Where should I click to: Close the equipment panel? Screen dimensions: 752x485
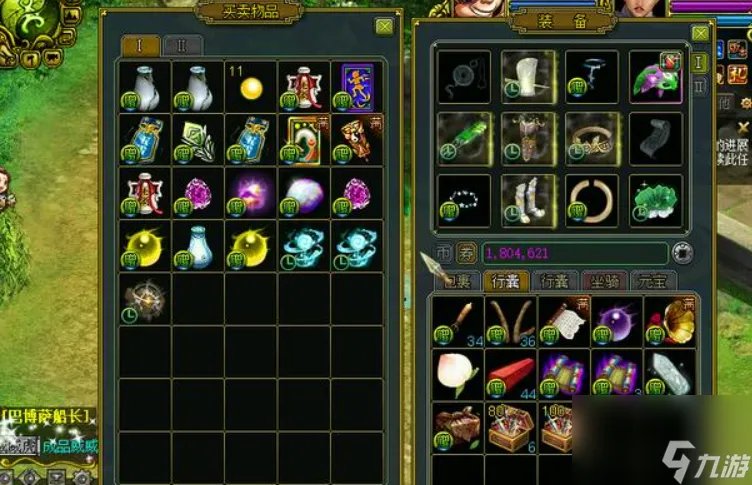[700, 34]
